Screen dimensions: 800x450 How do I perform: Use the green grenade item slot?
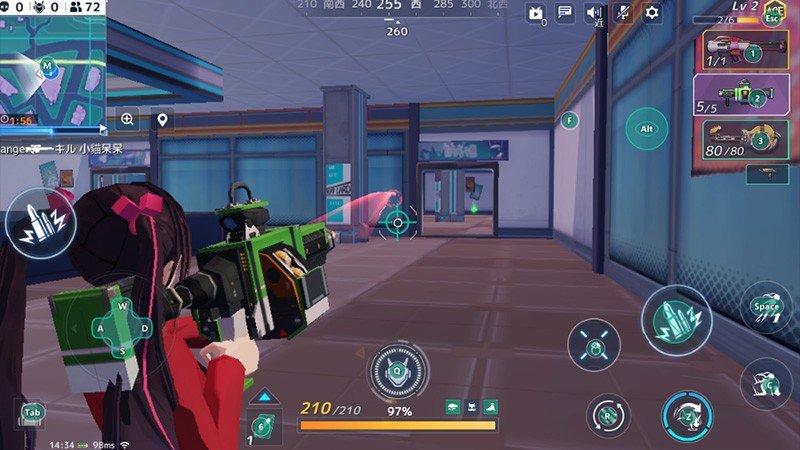click(x=263, y=425)
